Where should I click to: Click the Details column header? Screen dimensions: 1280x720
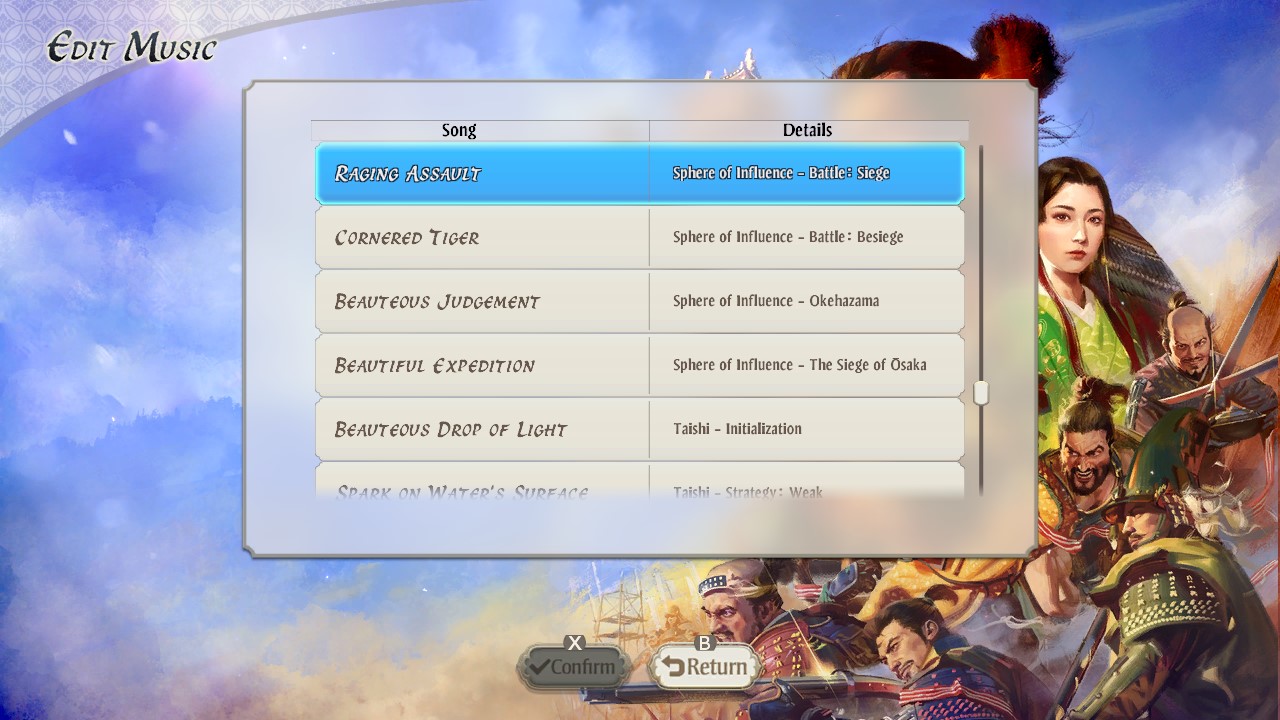808,129
